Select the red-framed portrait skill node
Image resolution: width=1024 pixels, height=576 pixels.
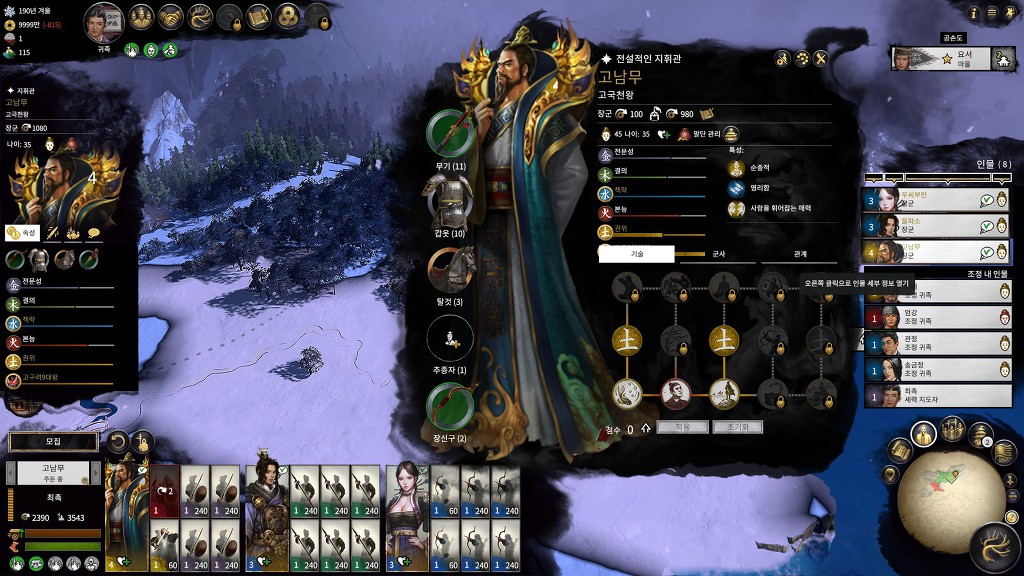(676, 392)
